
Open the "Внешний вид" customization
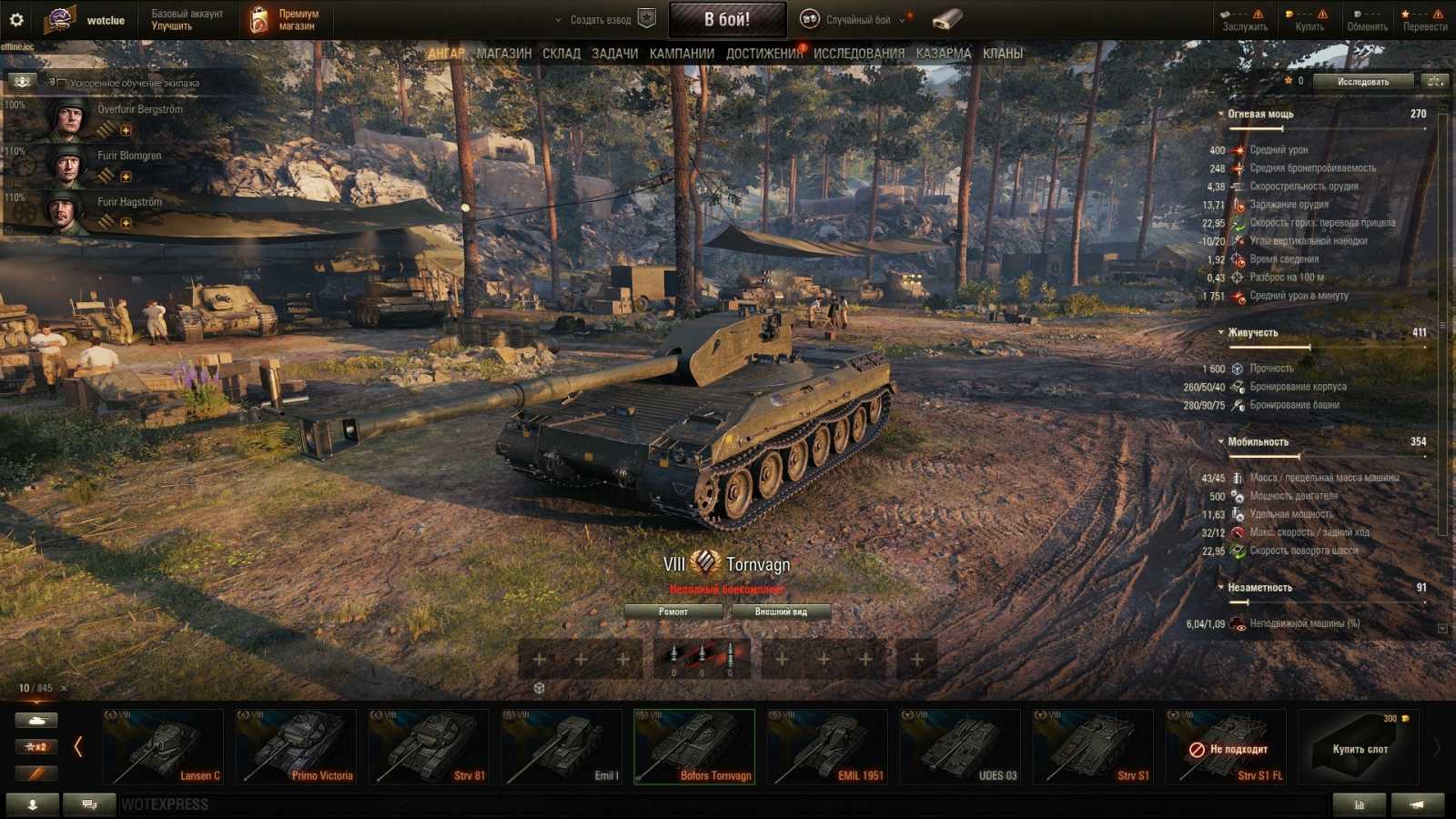[x=781, y=612]
